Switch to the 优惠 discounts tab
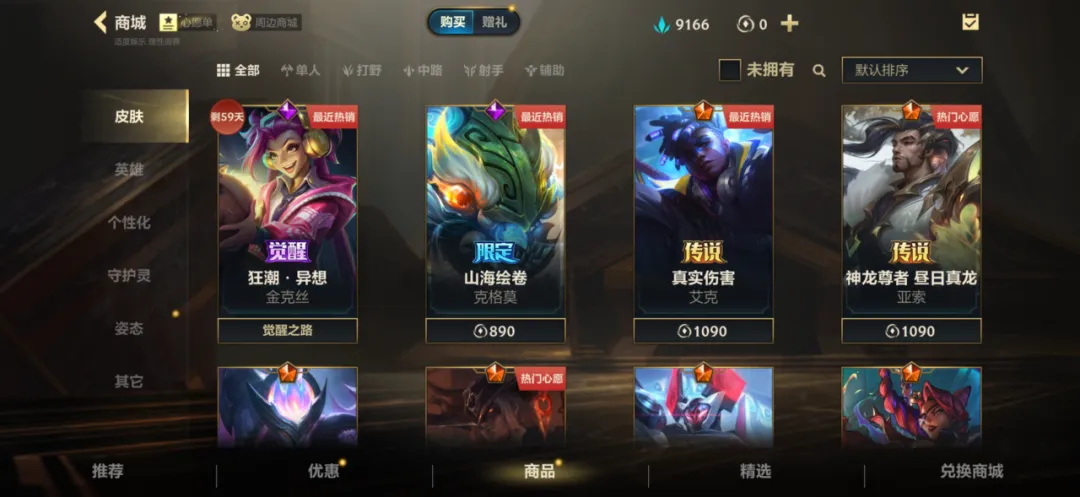Viewport: 1080px width, 497px height. coord(323,471)
